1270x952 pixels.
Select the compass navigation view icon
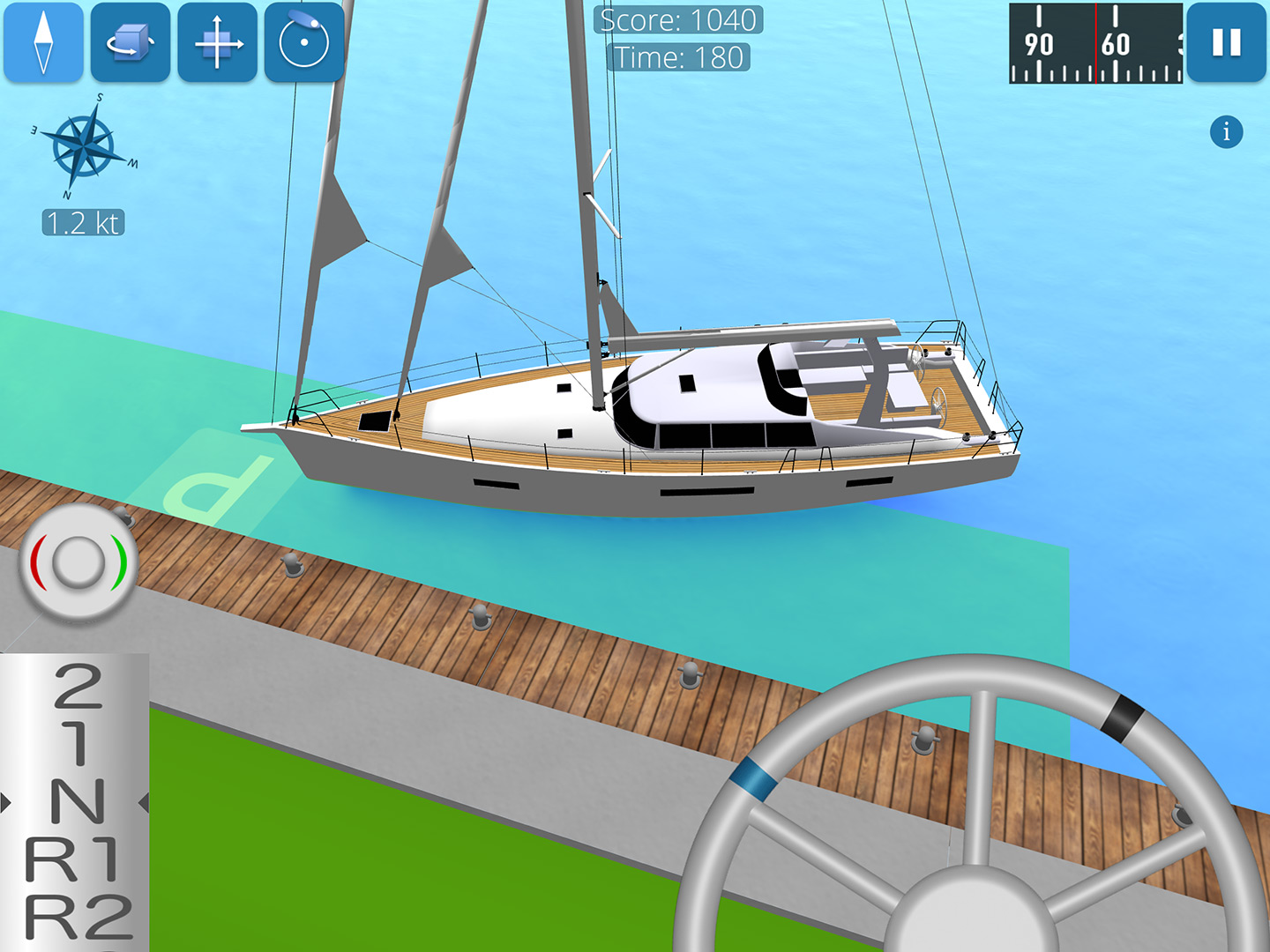44,42
